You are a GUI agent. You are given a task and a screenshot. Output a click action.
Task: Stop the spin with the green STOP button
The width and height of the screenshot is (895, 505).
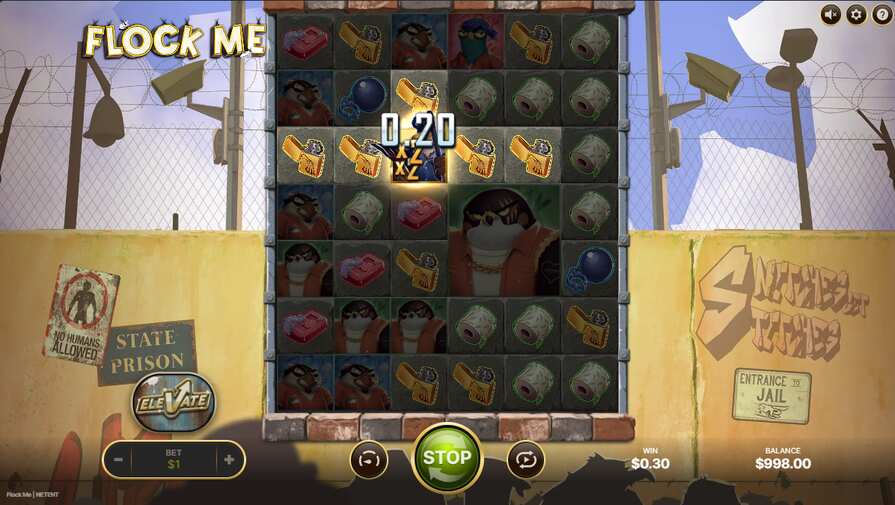[447, 458]
